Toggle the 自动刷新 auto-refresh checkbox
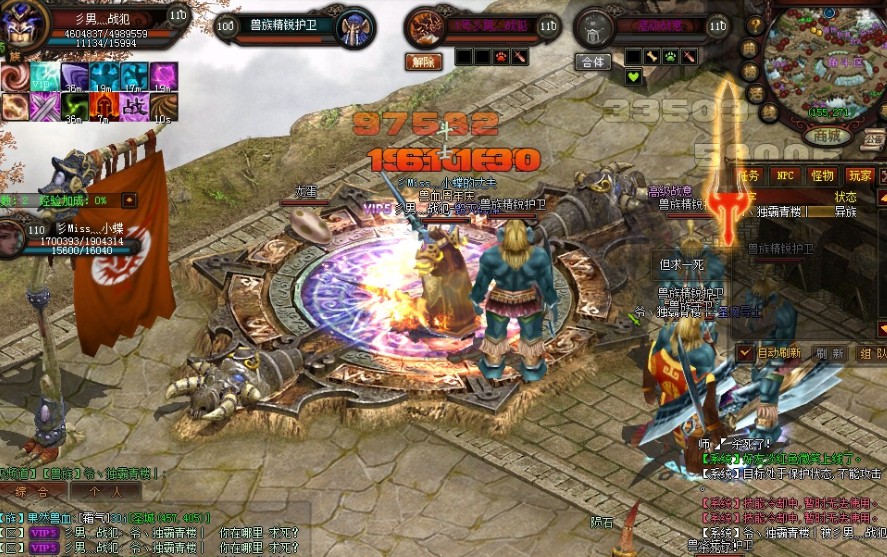Viewport: 887px width, 557px height. (745, 353)
